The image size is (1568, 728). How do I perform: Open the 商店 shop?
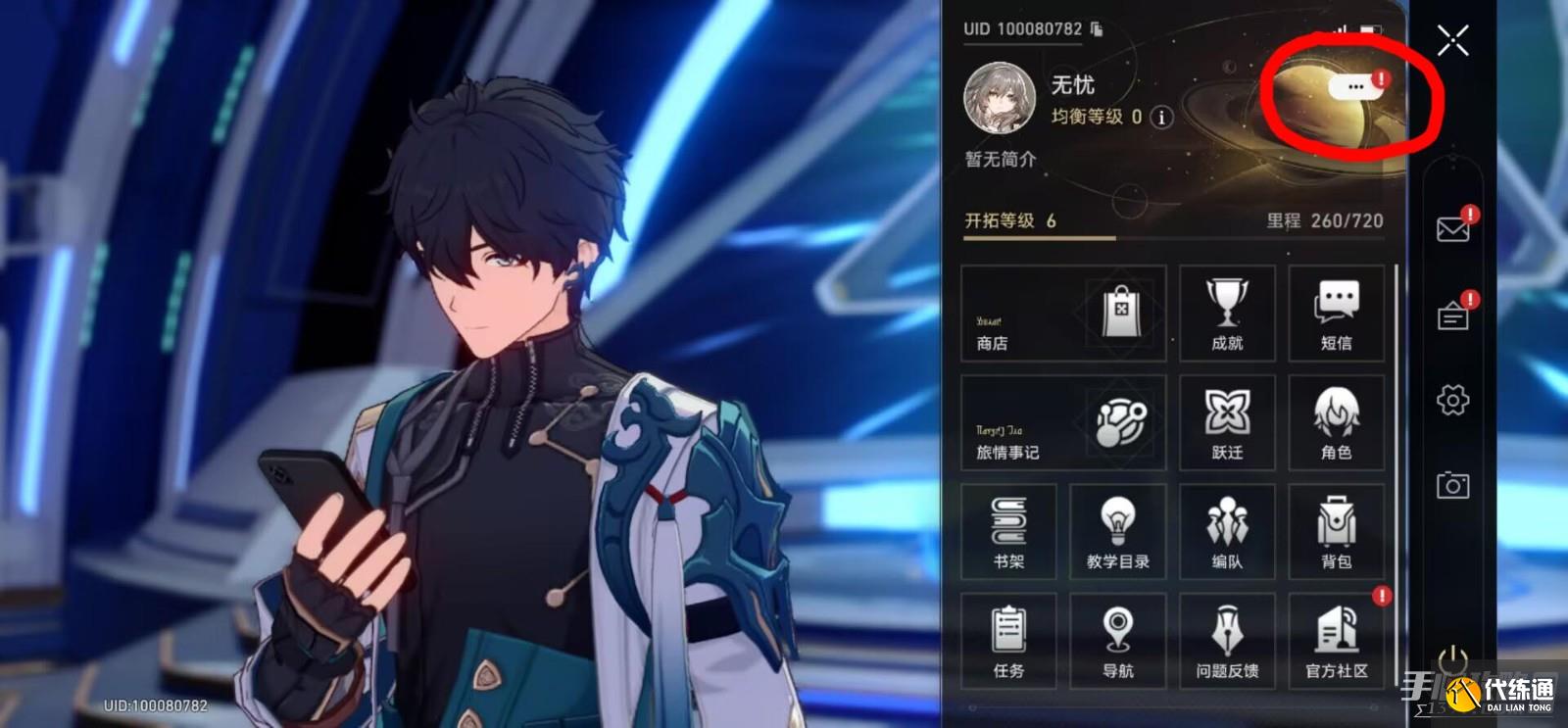click(x=1062, y=314)
